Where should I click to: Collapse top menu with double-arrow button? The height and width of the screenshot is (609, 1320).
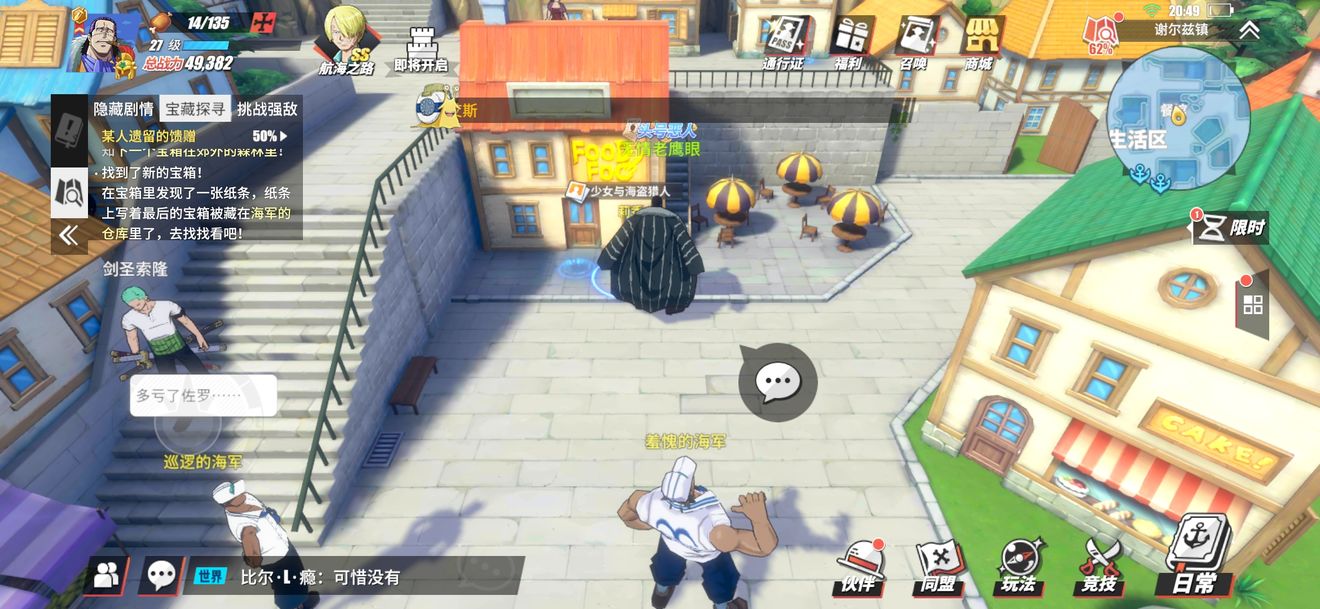click(x=1249, y=30)
